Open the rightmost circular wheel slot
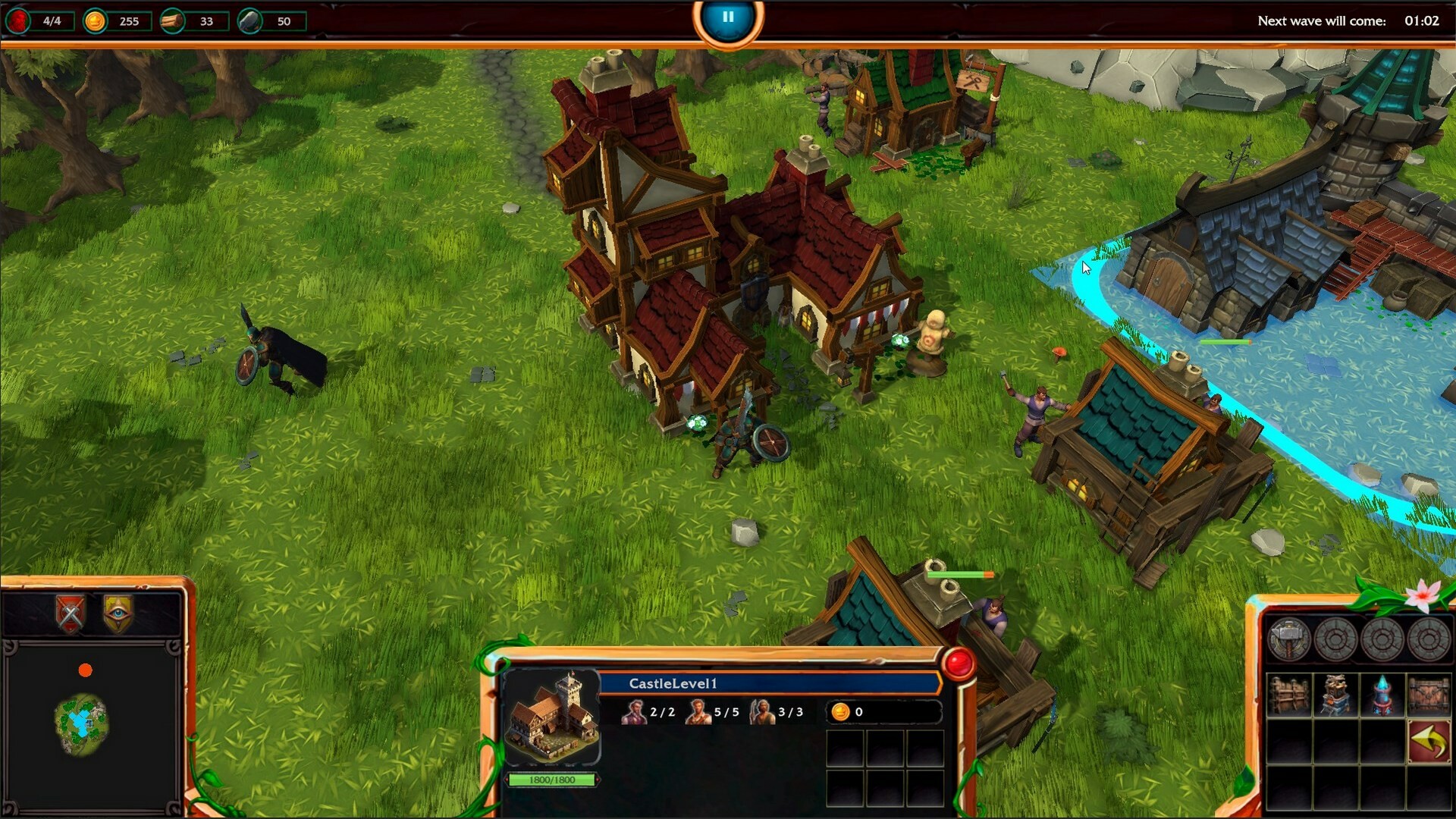Image resolution: width=1456 pixels, height=819 pixels. pos(1426,638)
